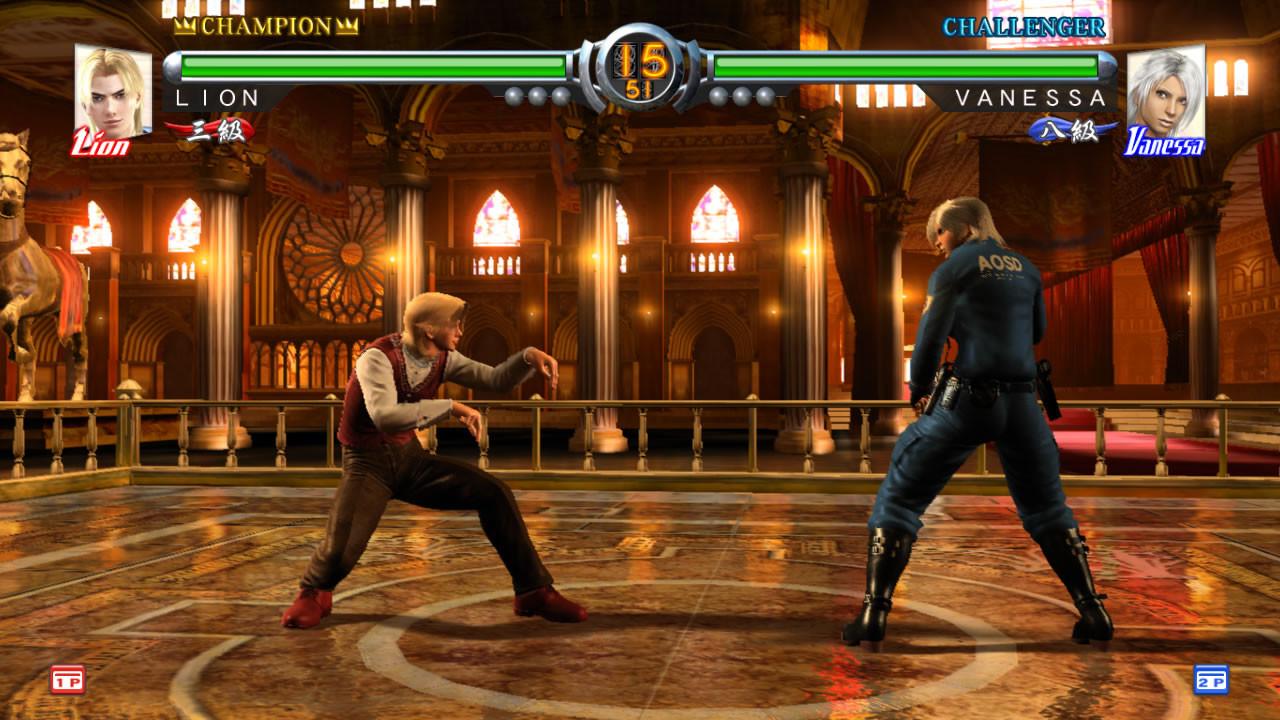Click the LION name text label

point(216,99)
